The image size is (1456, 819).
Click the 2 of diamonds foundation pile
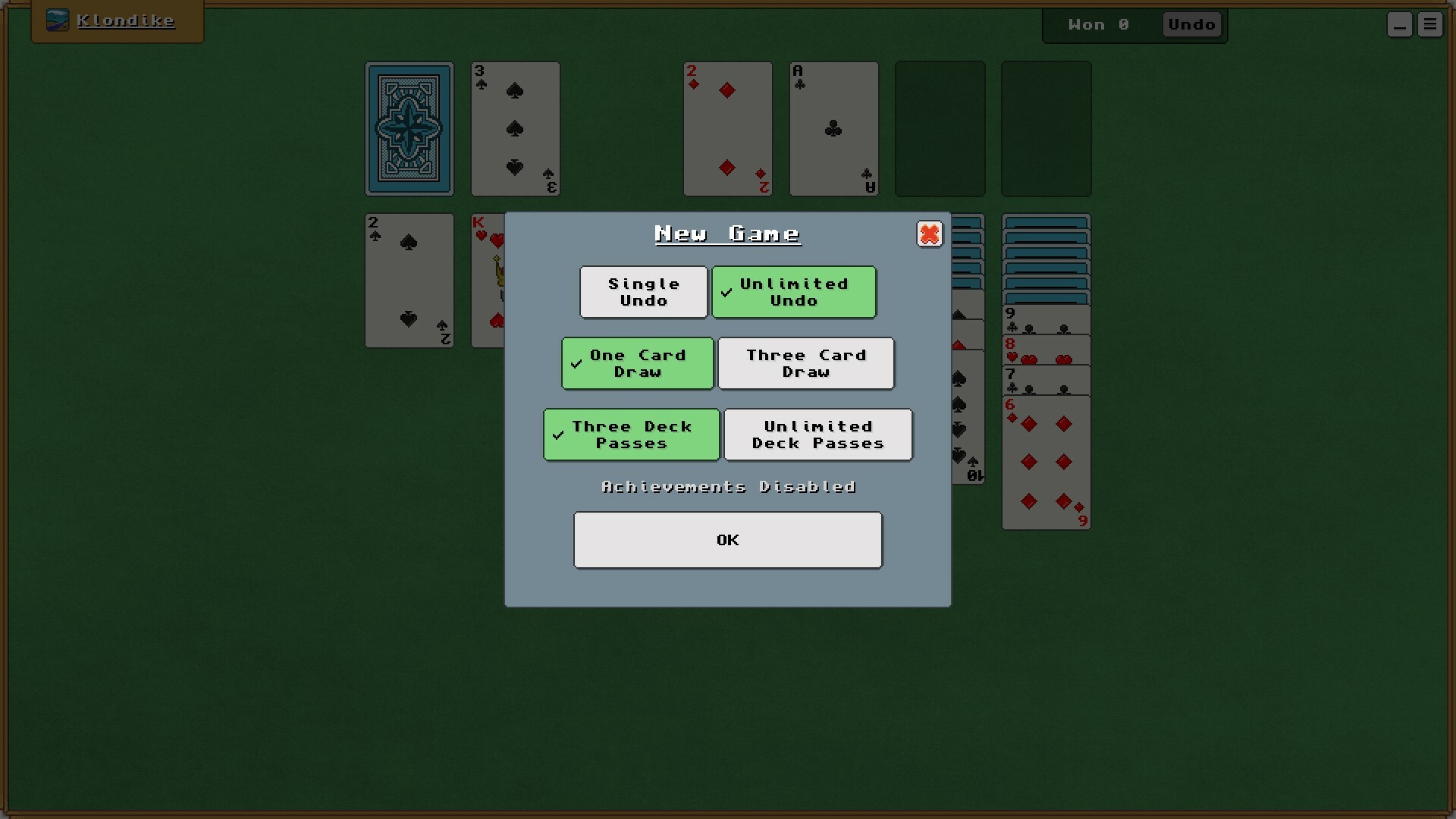coord(726,128)
